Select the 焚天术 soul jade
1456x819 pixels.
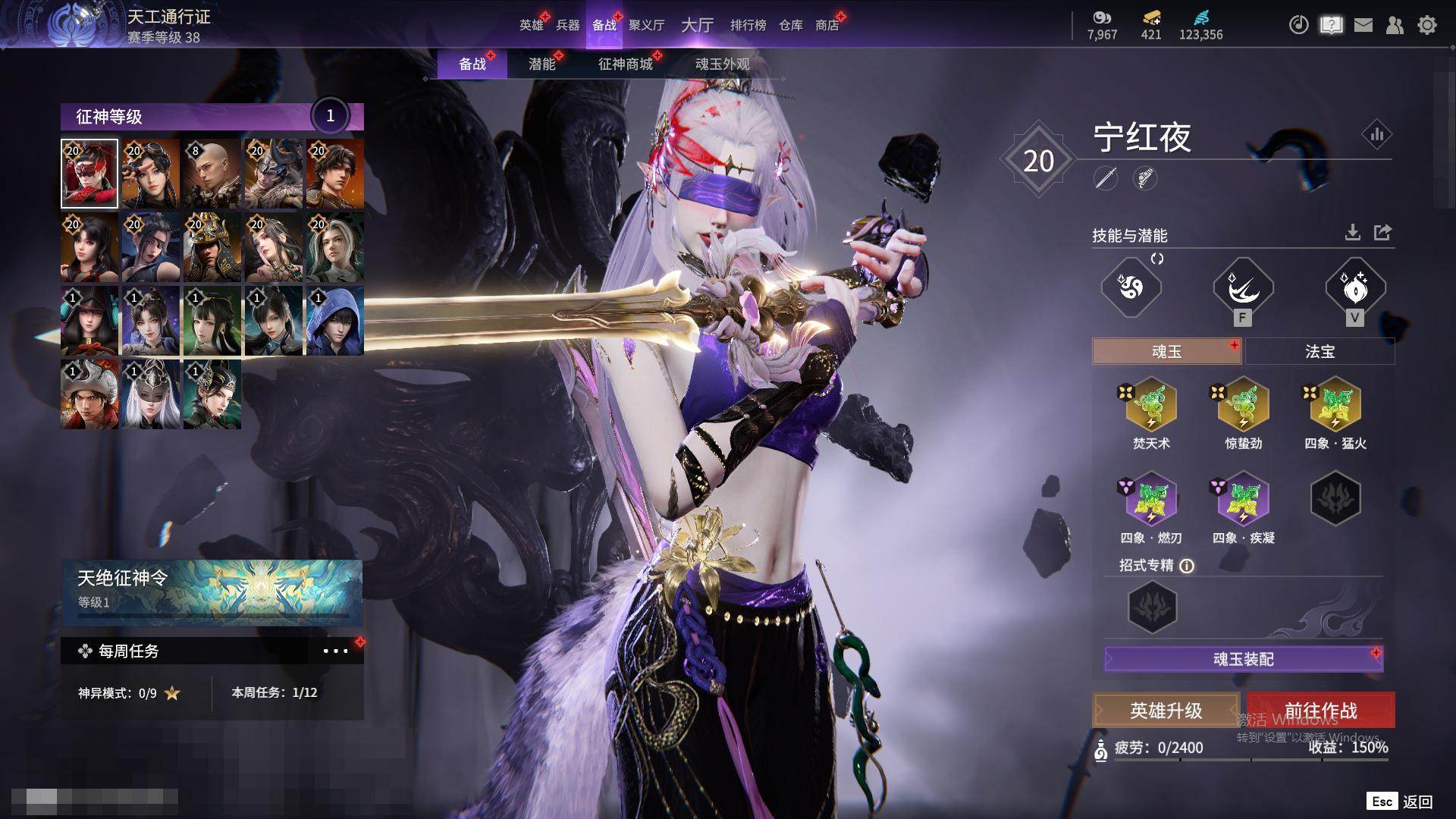1151,406
